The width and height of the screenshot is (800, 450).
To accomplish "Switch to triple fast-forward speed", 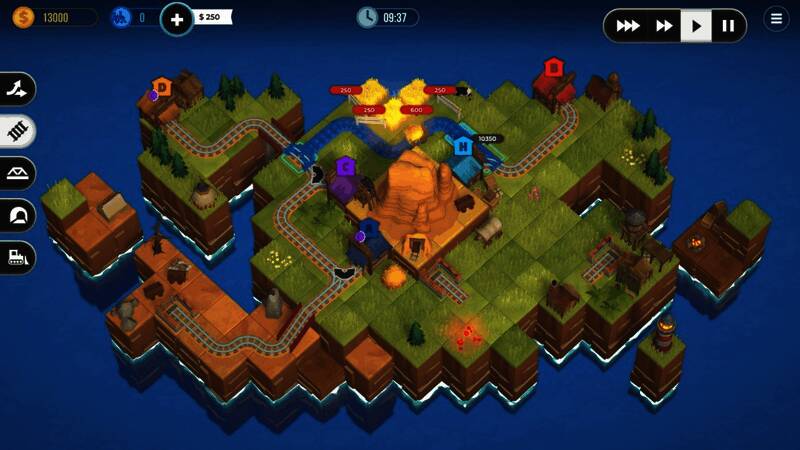I will 628,26.
